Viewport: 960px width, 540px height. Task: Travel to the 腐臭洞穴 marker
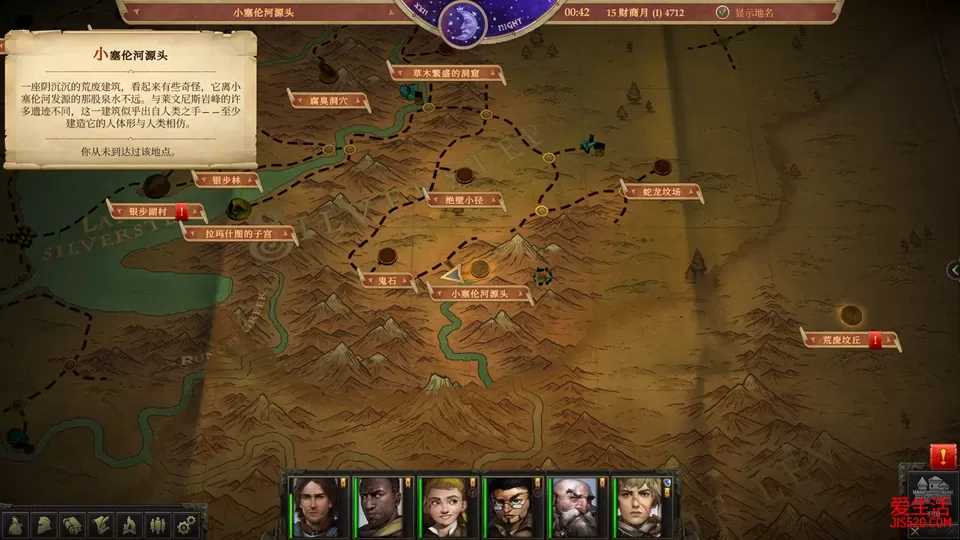[330, 100]
